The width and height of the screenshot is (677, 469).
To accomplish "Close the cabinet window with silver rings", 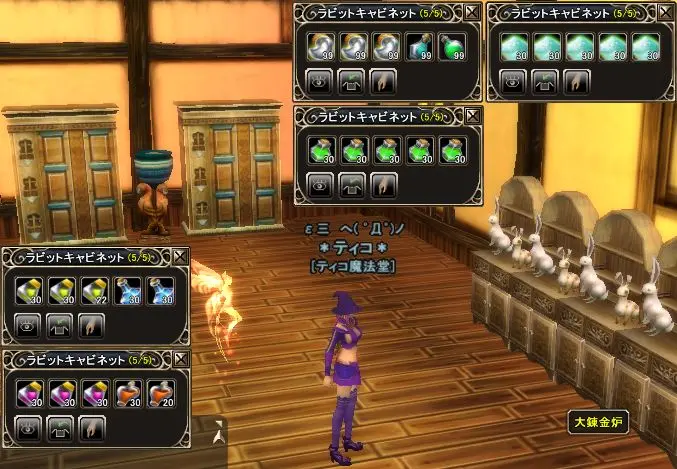I will 473,13.
